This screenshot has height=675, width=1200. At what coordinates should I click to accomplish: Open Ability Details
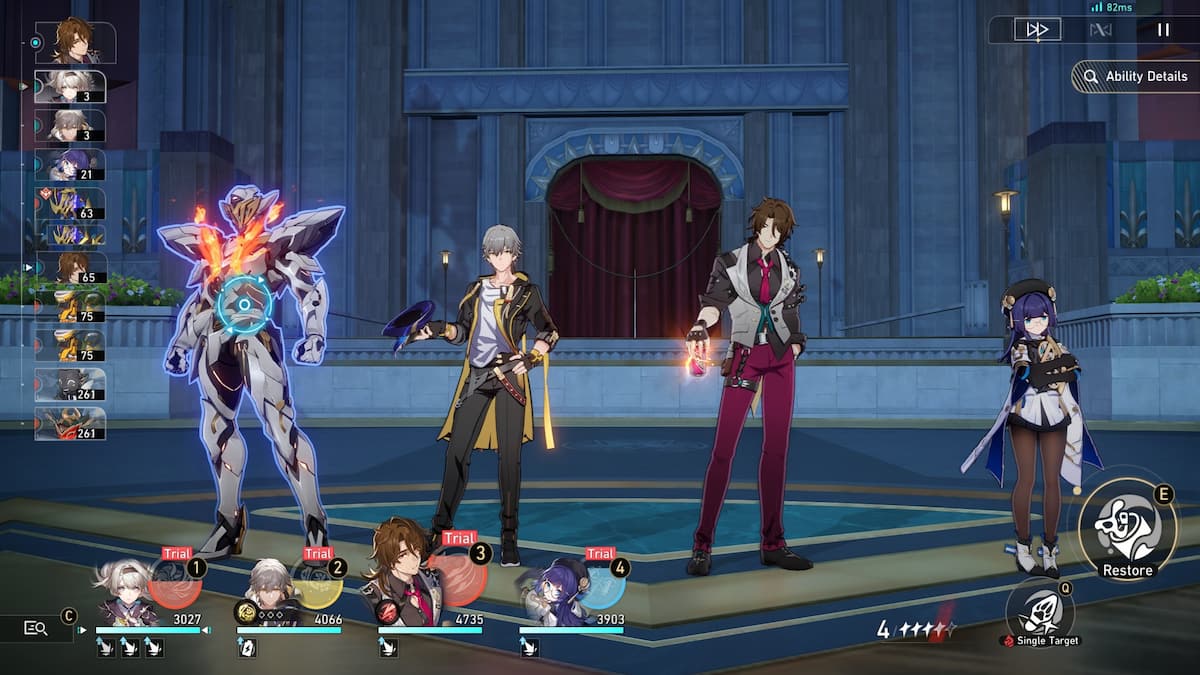1134,77
